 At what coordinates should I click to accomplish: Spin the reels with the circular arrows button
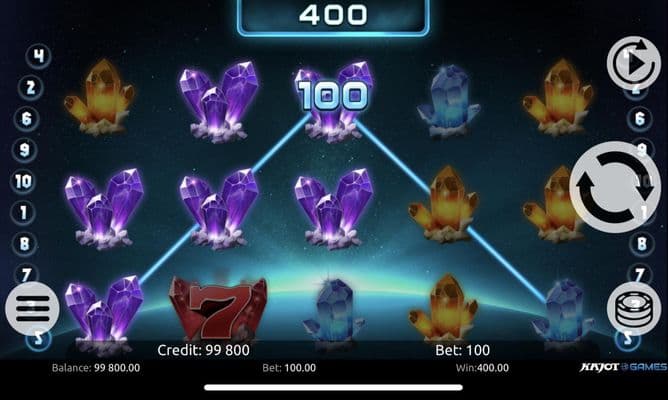coord(614,187)
